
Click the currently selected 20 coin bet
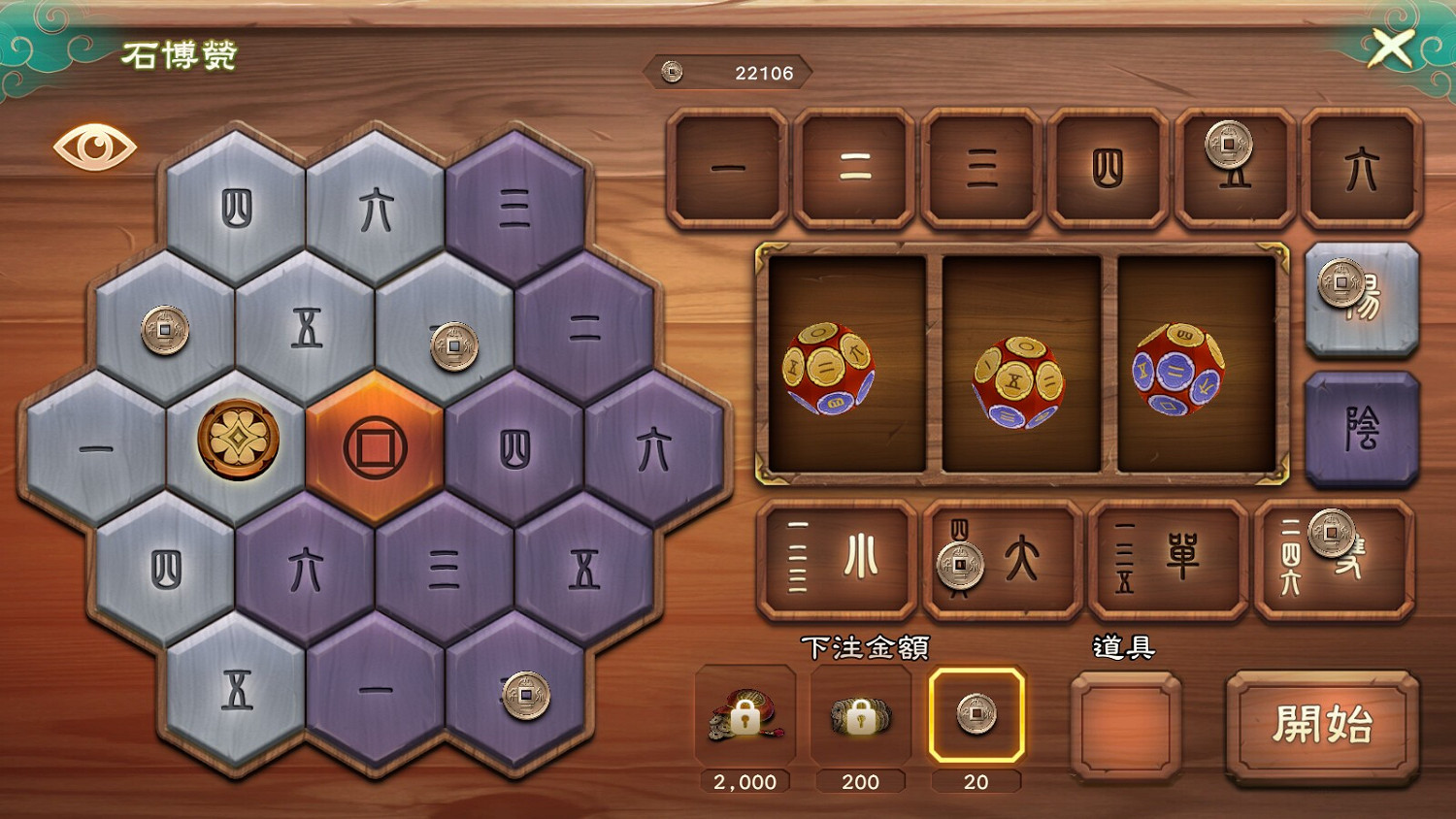(x=977, y=718)
